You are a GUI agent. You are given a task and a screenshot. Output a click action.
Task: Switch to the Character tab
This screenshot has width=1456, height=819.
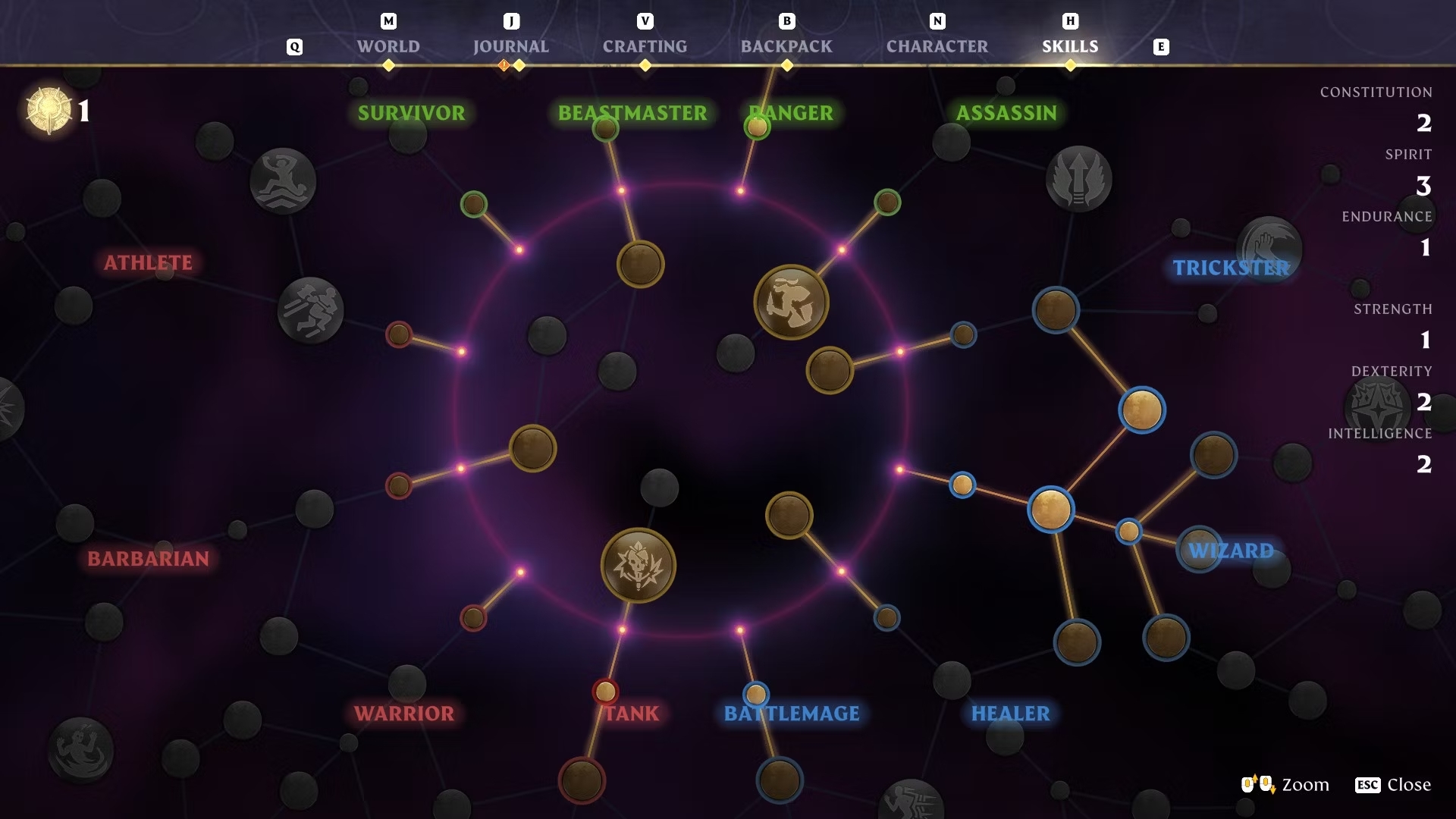point(937,46)
